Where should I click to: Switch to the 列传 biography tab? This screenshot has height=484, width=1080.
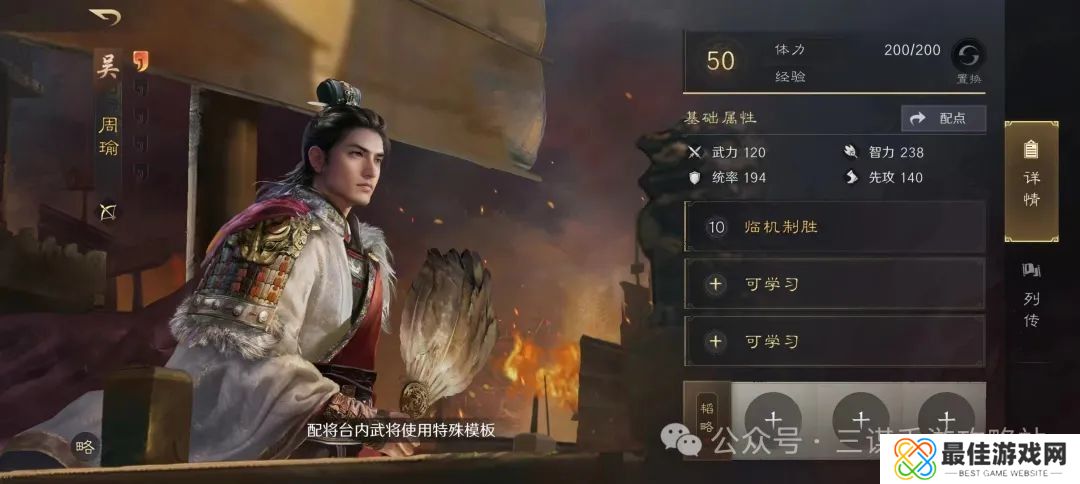click(x=1031, y=296)
